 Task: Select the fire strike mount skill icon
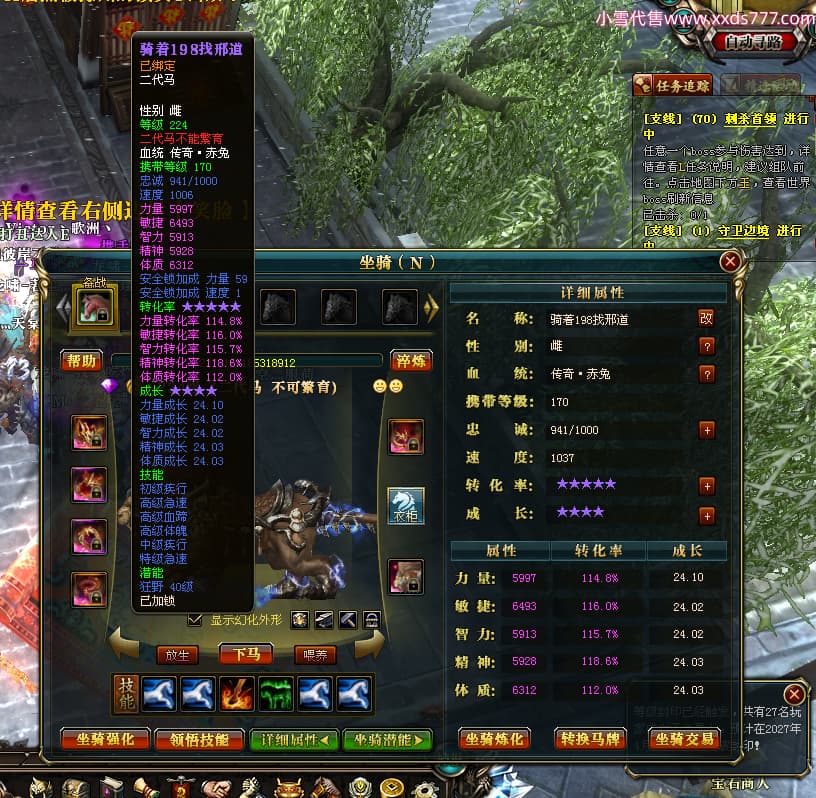[238, 693]
